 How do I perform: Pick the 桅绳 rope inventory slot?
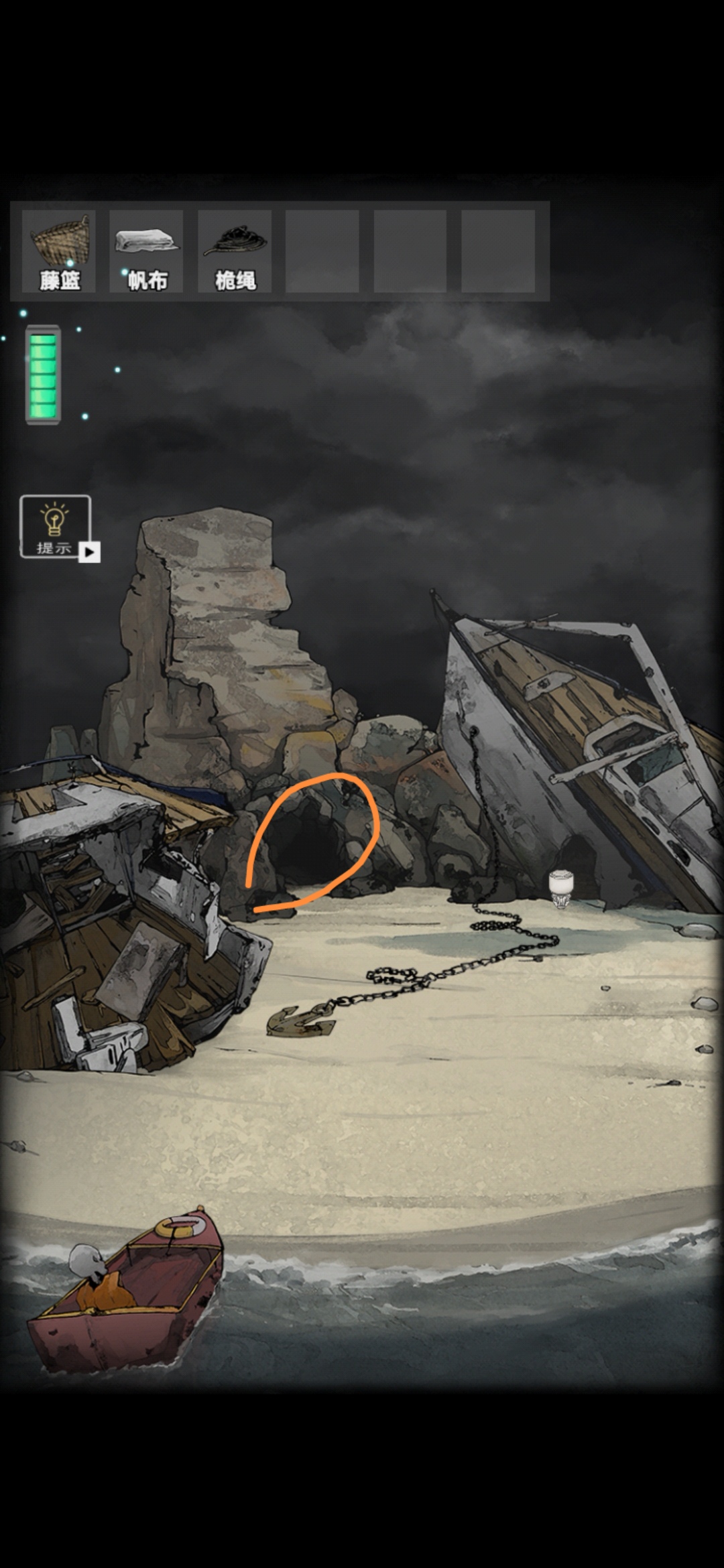tap(235, 251)
